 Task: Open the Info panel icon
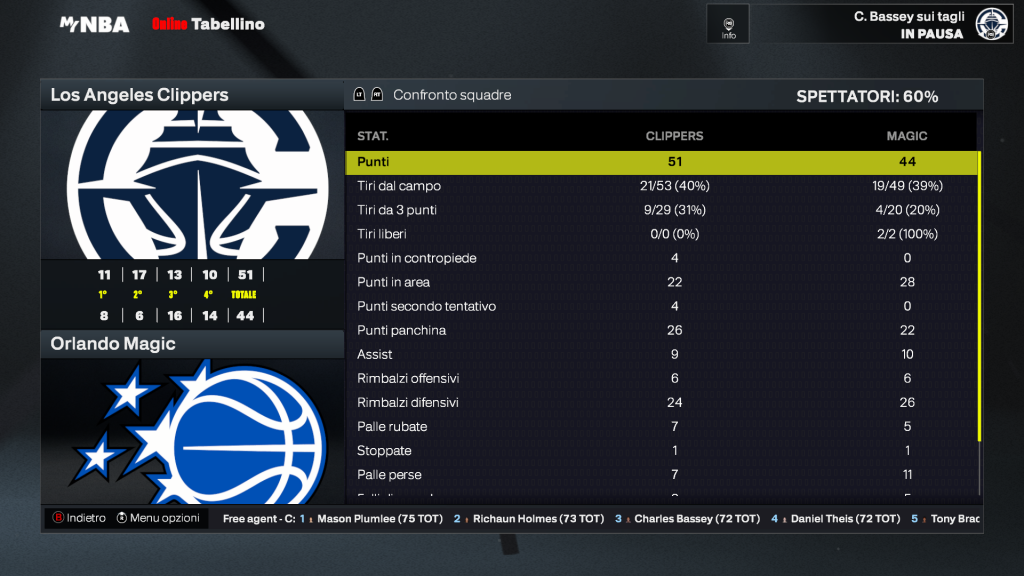pos(728,24)
